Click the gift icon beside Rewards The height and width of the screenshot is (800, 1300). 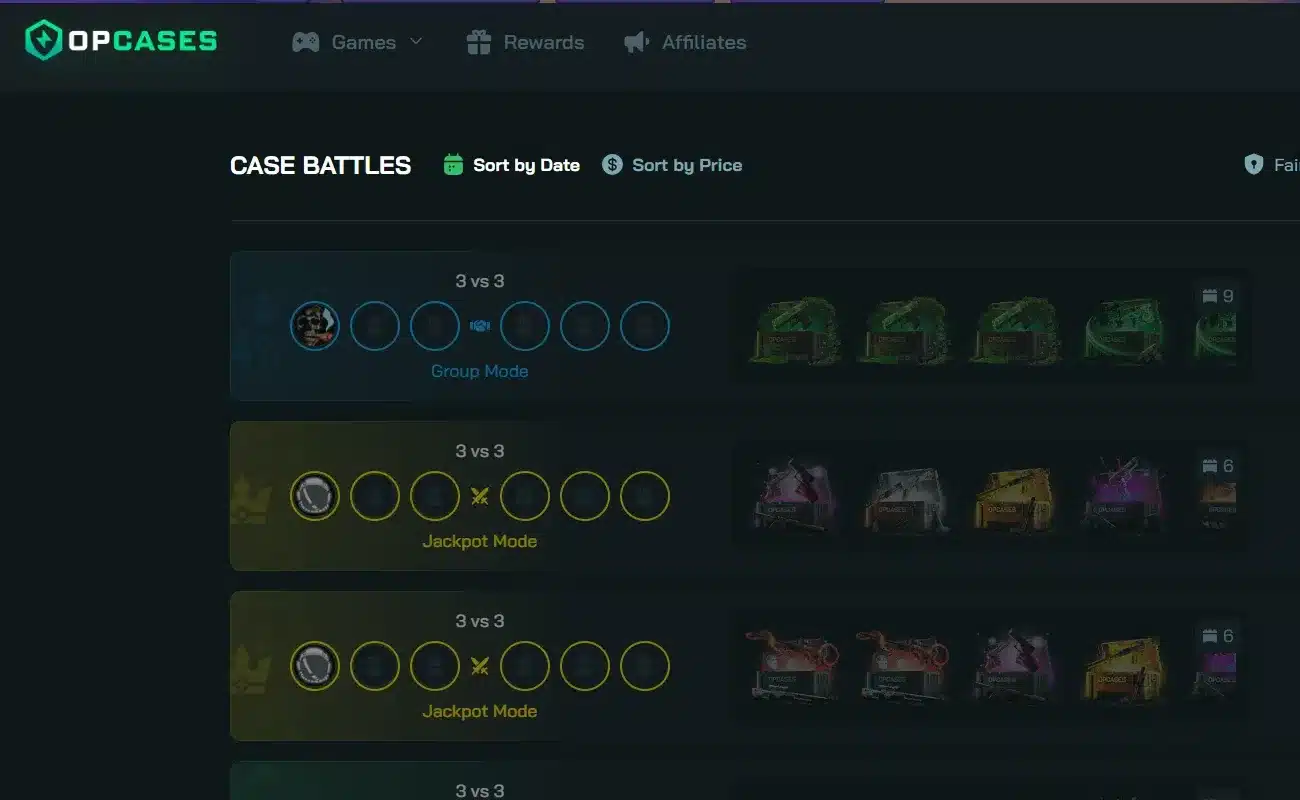(479, 41)
